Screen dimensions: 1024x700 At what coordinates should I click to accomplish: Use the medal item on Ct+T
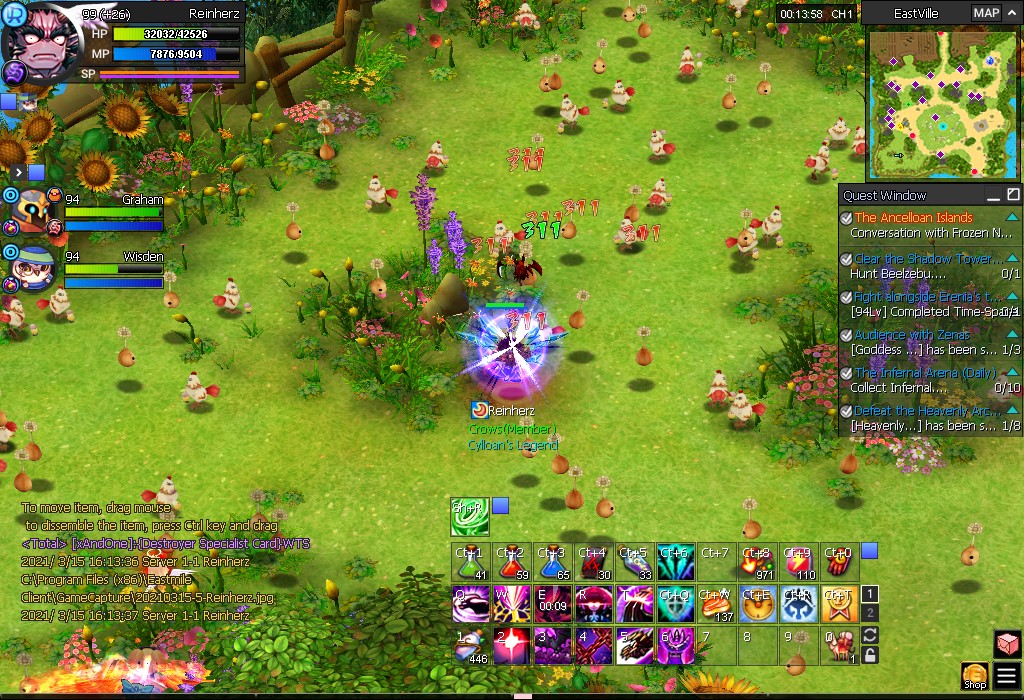839,604
